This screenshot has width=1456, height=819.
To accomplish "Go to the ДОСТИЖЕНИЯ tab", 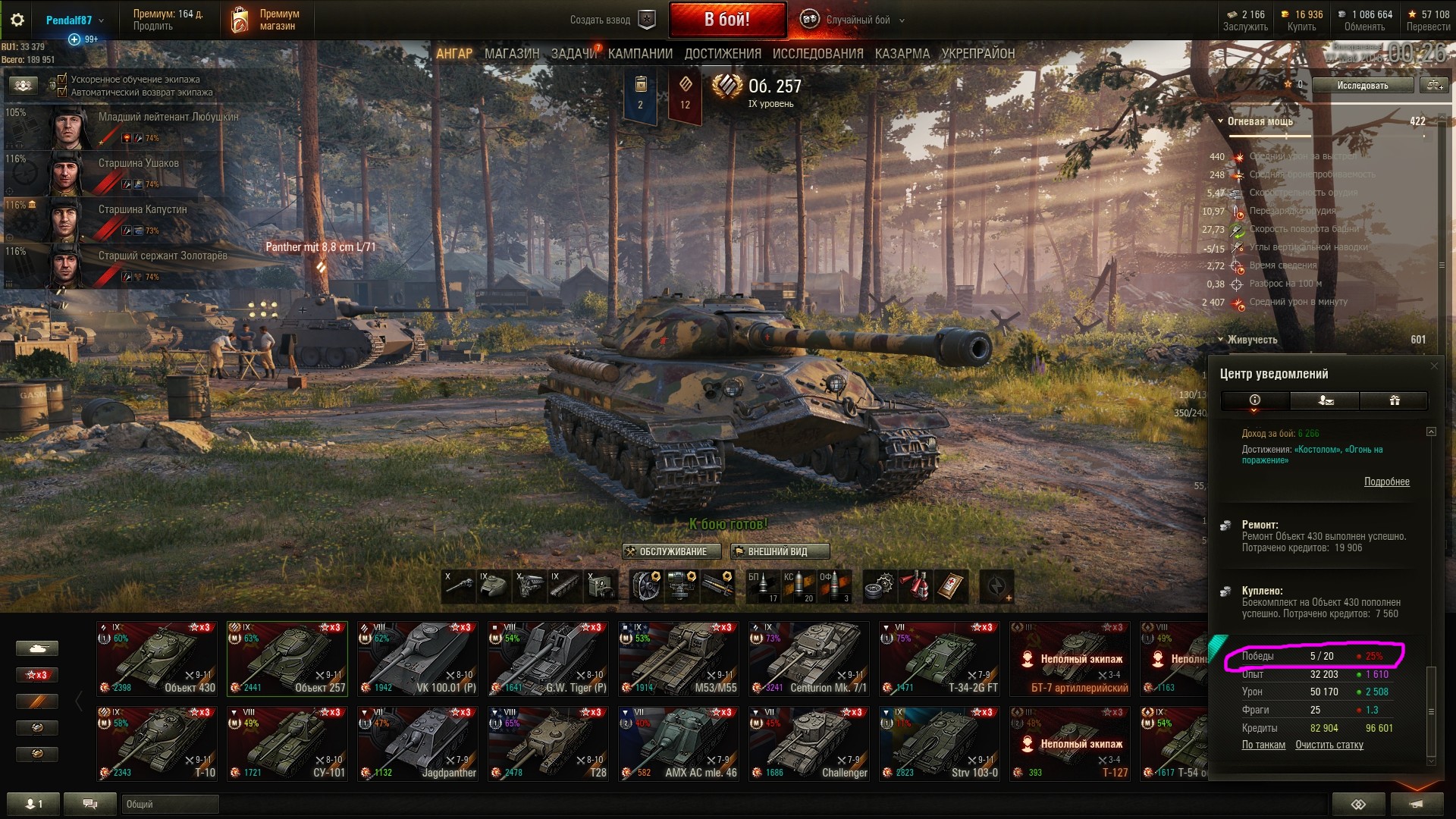I will pos(723,54).
